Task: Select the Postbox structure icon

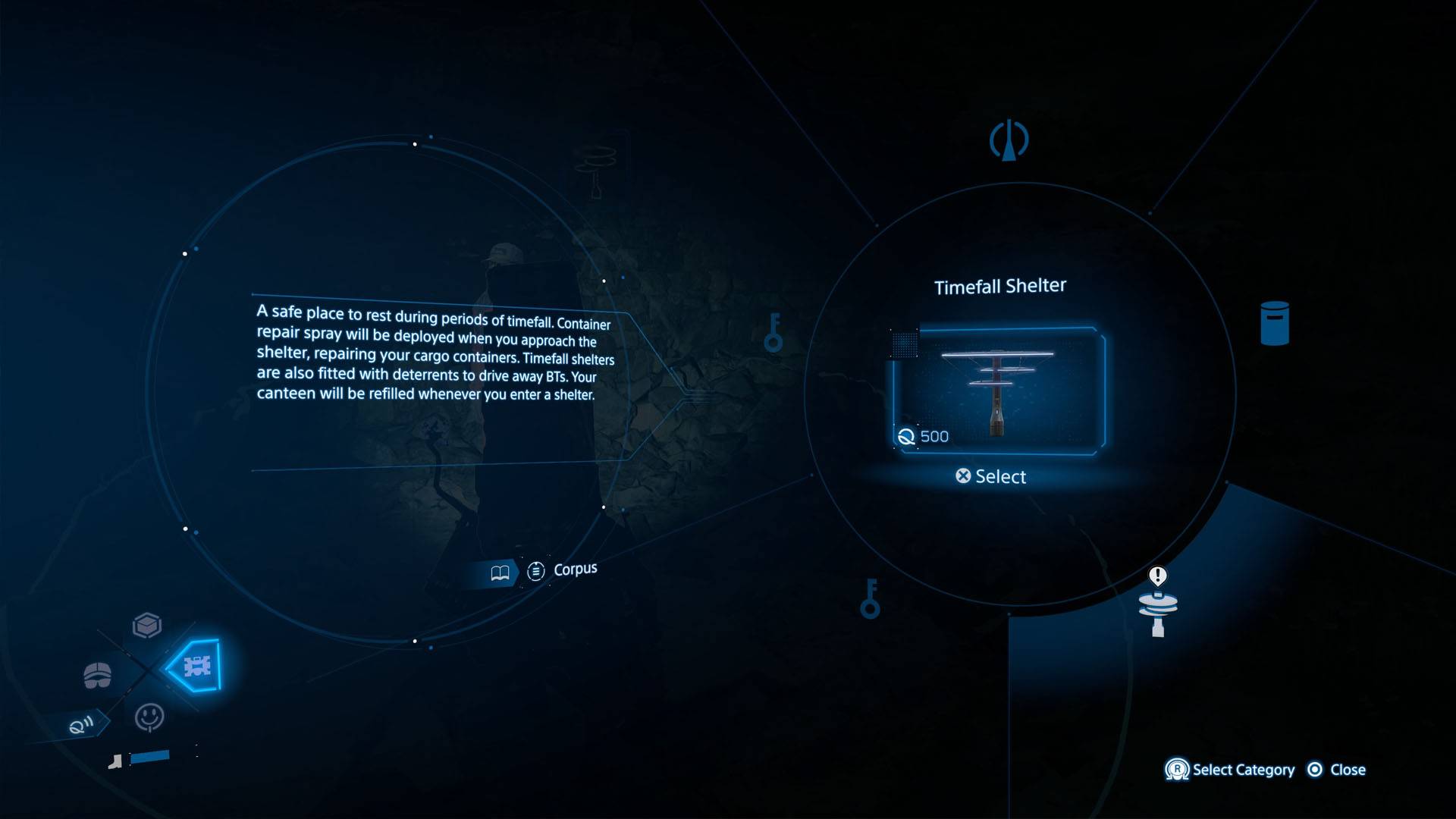Action: [x=1274, y=320]
